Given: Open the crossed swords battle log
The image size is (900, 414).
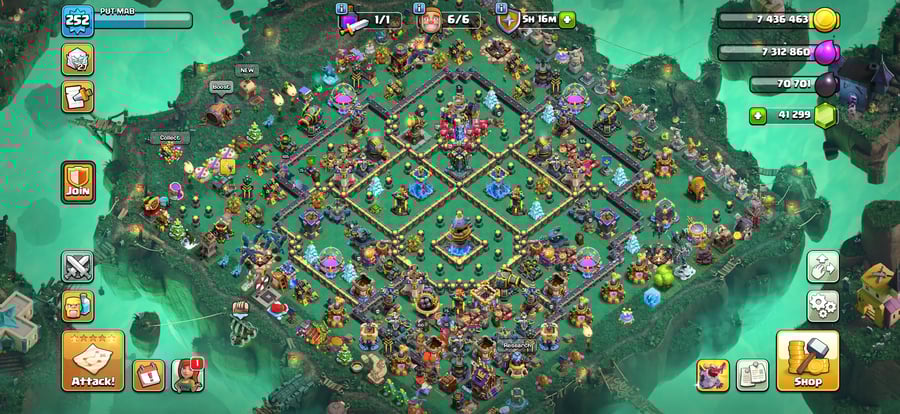Looking at the screenshot, I should 78,266.
